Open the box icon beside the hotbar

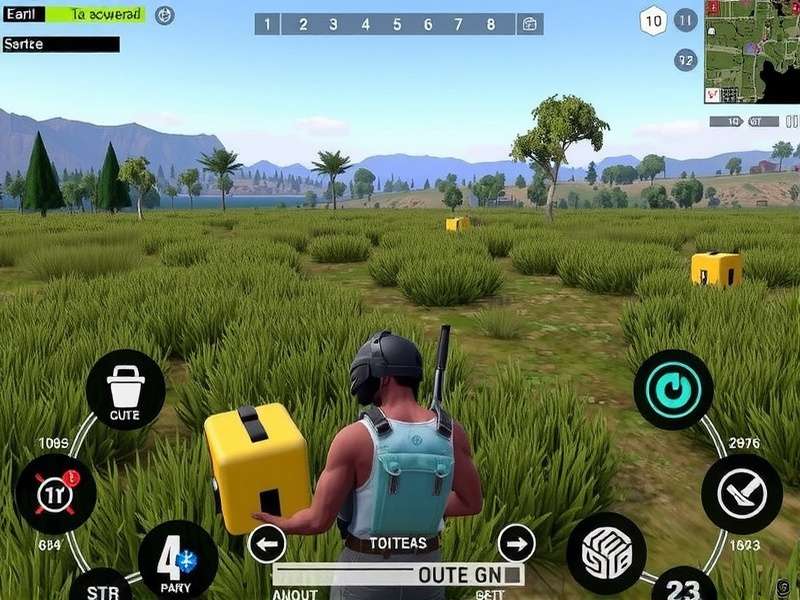point(530,24)
